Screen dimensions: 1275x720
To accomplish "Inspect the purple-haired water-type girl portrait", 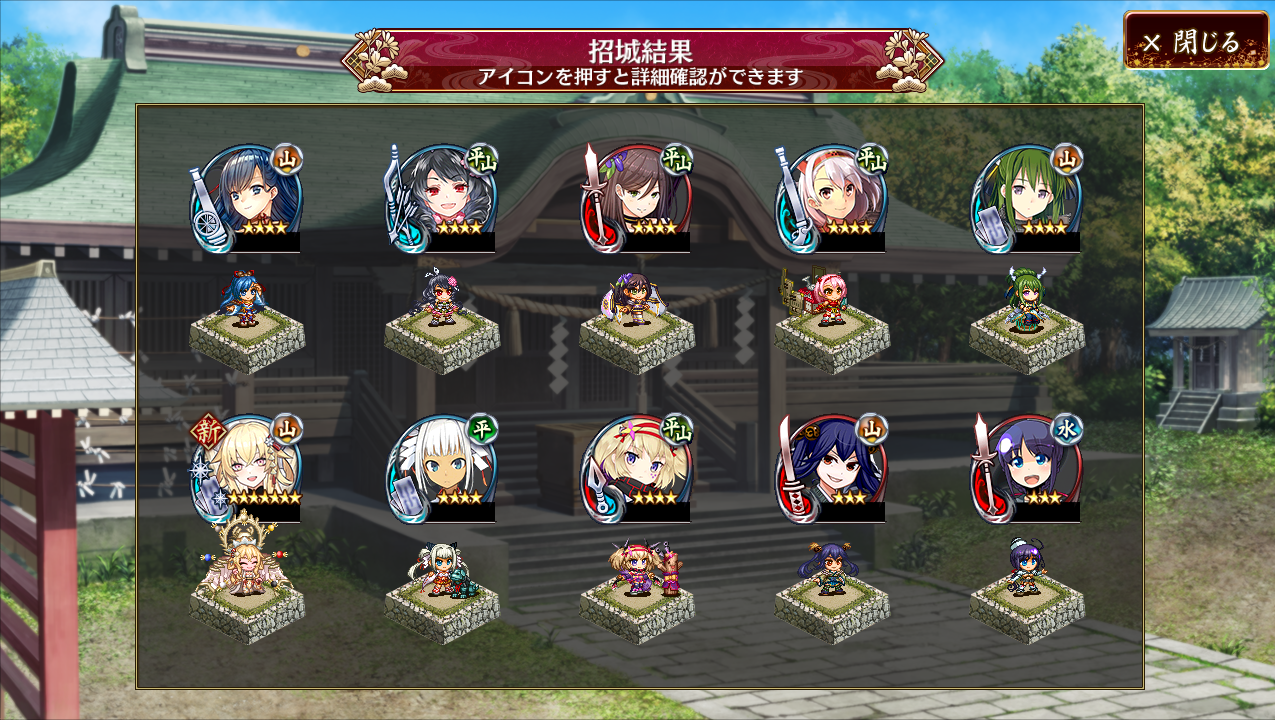I will click(x=1026, y=468).
